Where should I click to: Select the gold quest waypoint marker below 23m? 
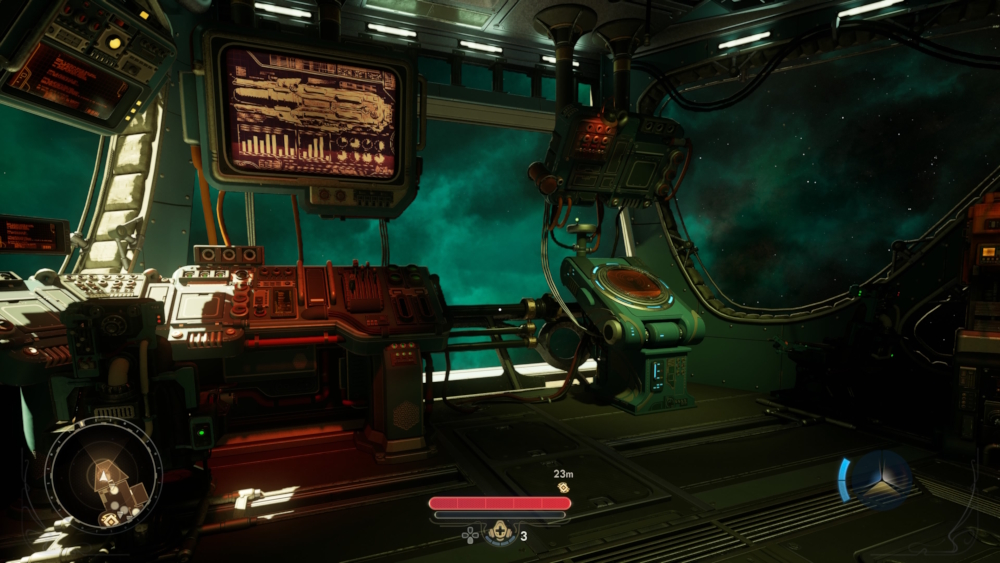563,487
